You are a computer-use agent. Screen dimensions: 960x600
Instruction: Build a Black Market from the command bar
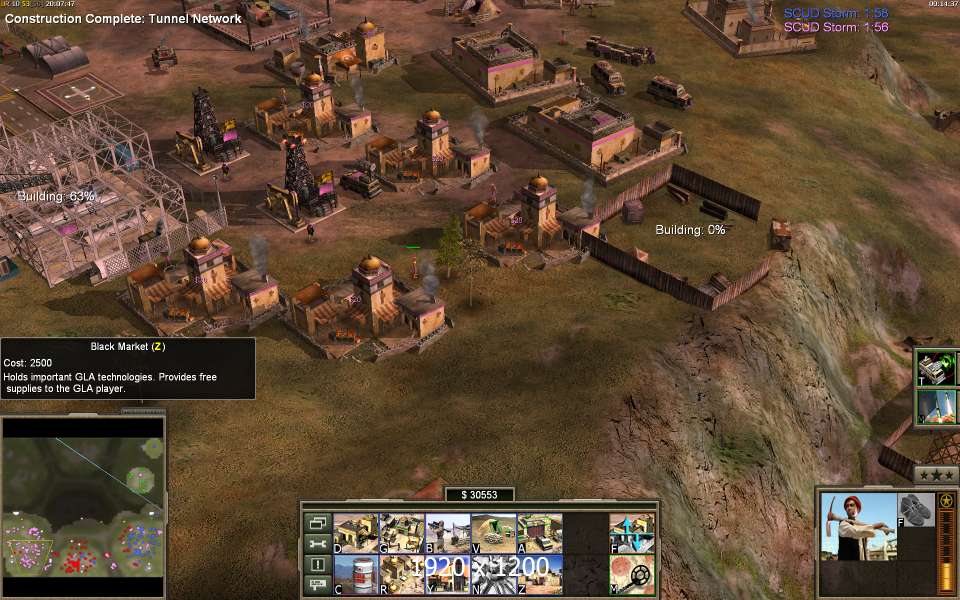pos(539,574)
